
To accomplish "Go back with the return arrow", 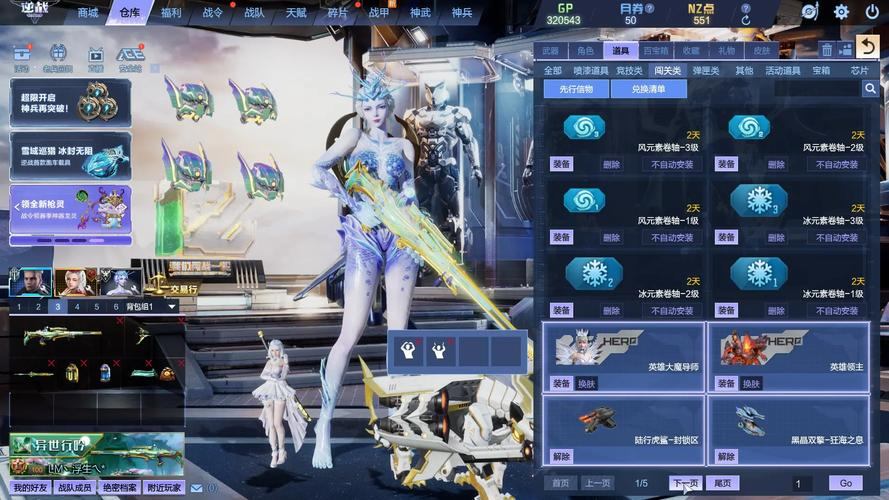I will (866, 48).
